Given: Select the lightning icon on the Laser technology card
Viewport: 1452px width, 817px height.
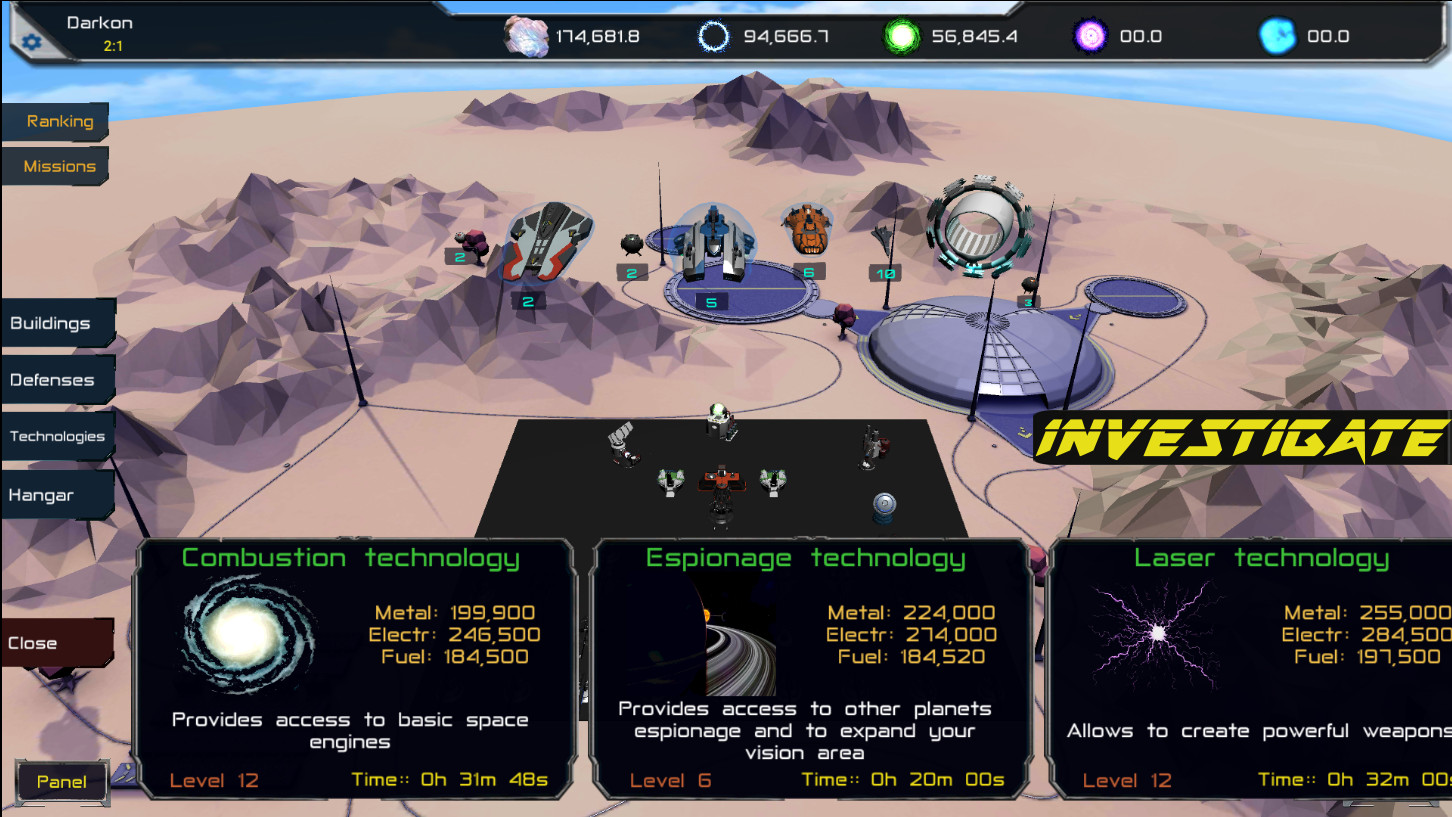Looking at the screenshot, I should 1158,631.
